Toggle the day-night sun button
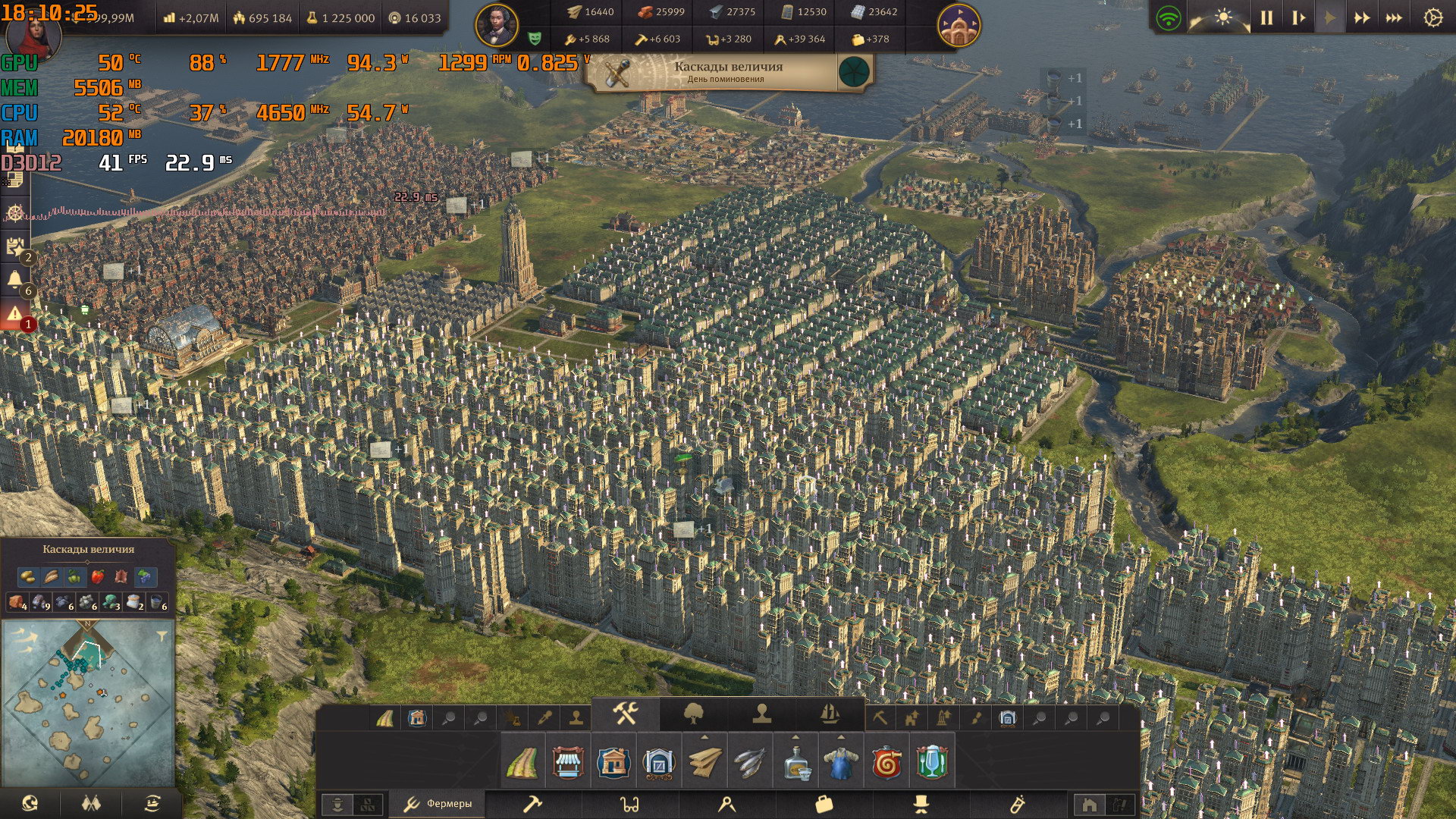 coord(1223,17)
